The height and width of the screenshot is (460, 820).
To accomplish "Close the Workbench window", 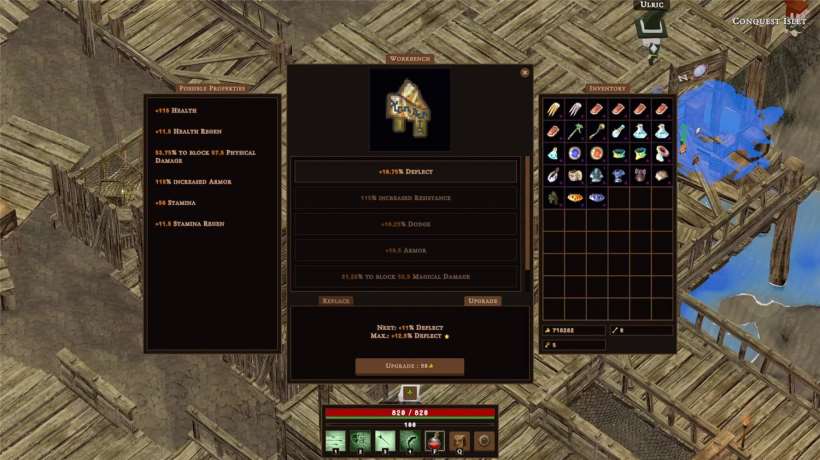I will [525, 72].
